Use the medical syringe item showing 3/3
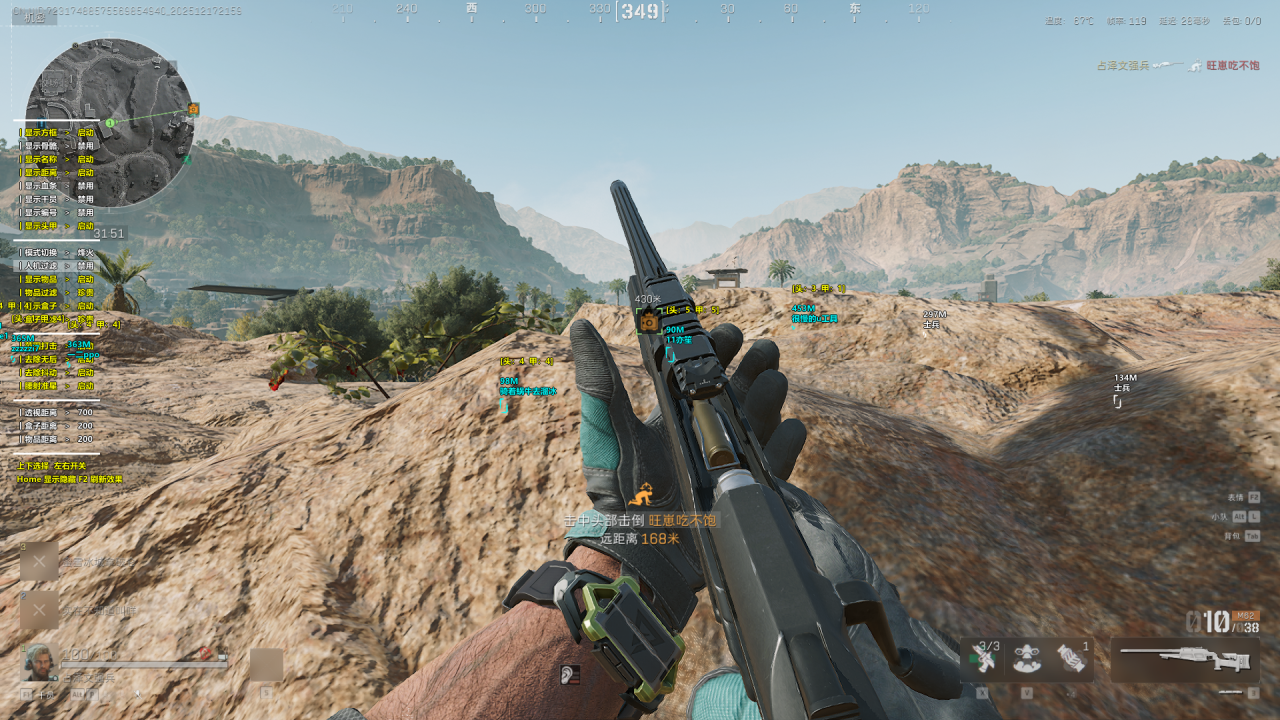This screenshot has height=720, width=1280. (x=984, y=659)
